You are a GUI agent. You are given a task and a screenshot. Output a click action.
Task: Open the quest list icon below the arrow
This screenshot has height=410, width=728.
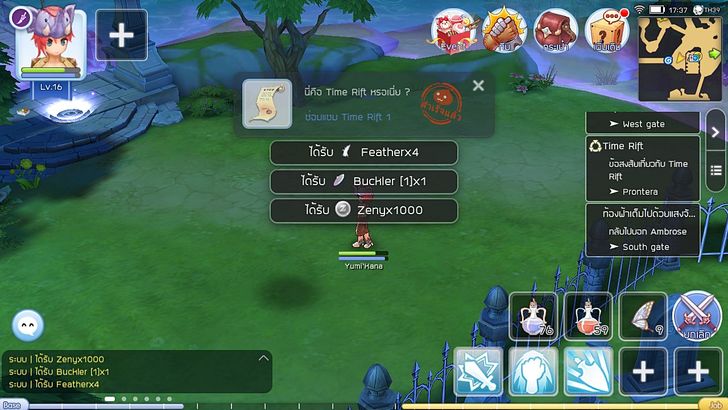click(714, 171)
